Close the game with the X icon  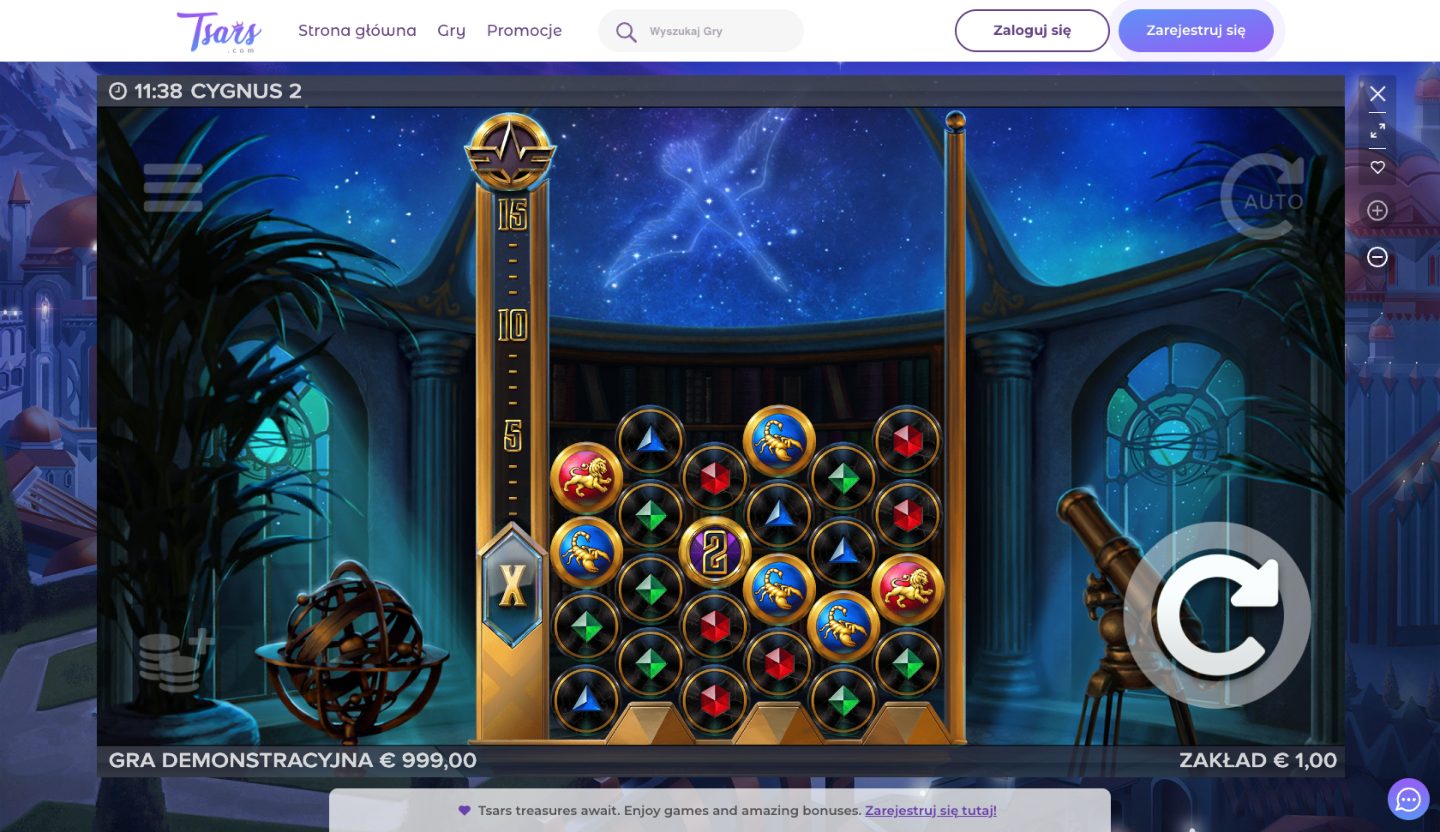(1377, 93)
